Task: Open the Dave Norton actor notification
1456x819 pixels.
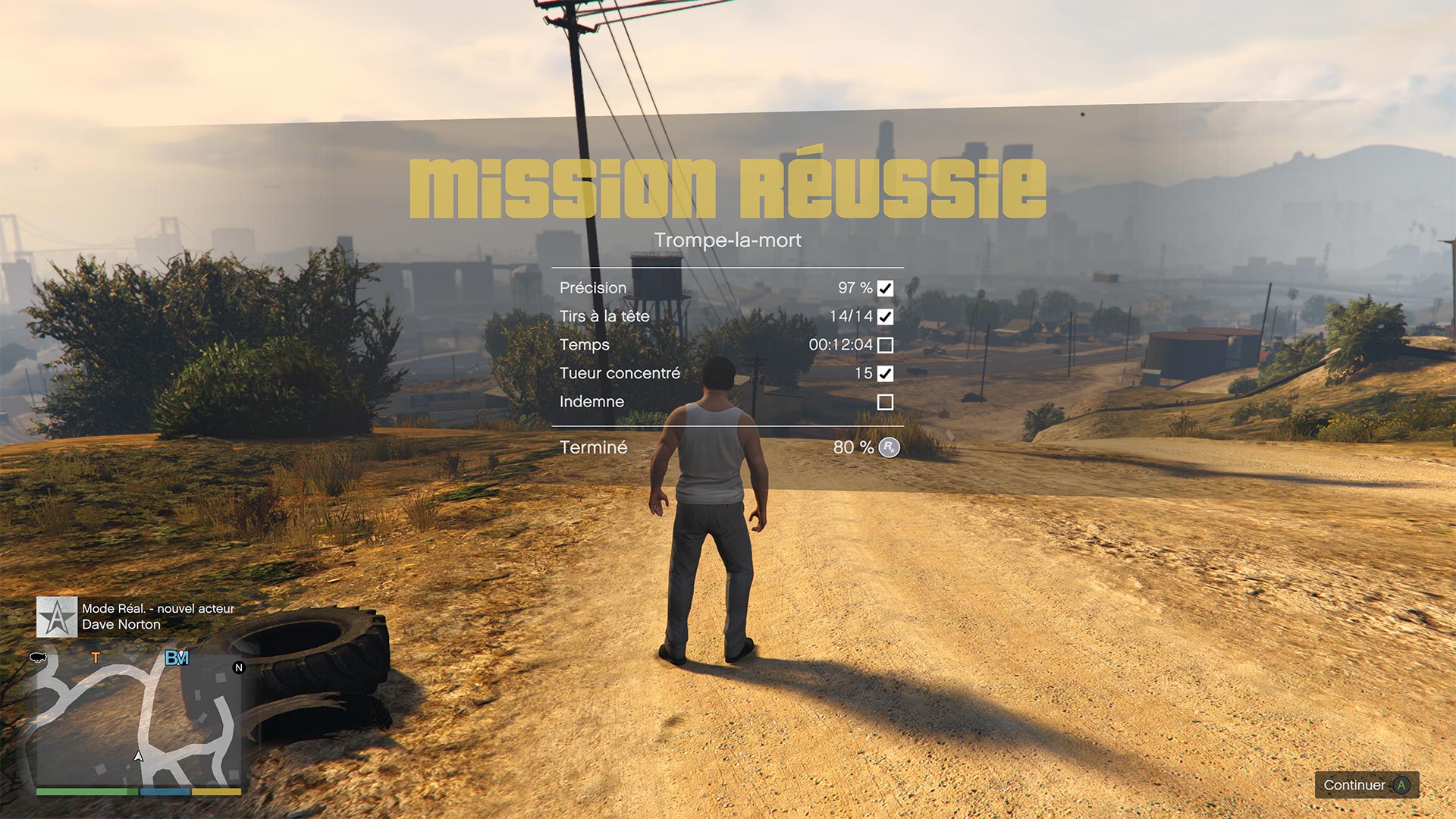Action: tap(136, 617)
